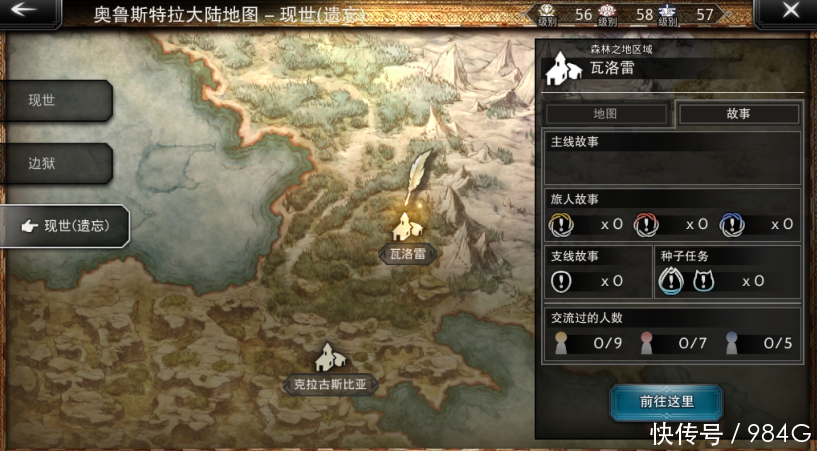Screen dimensions: 817x451
Task: Open the 旅人故事 section
Action: 670,214
